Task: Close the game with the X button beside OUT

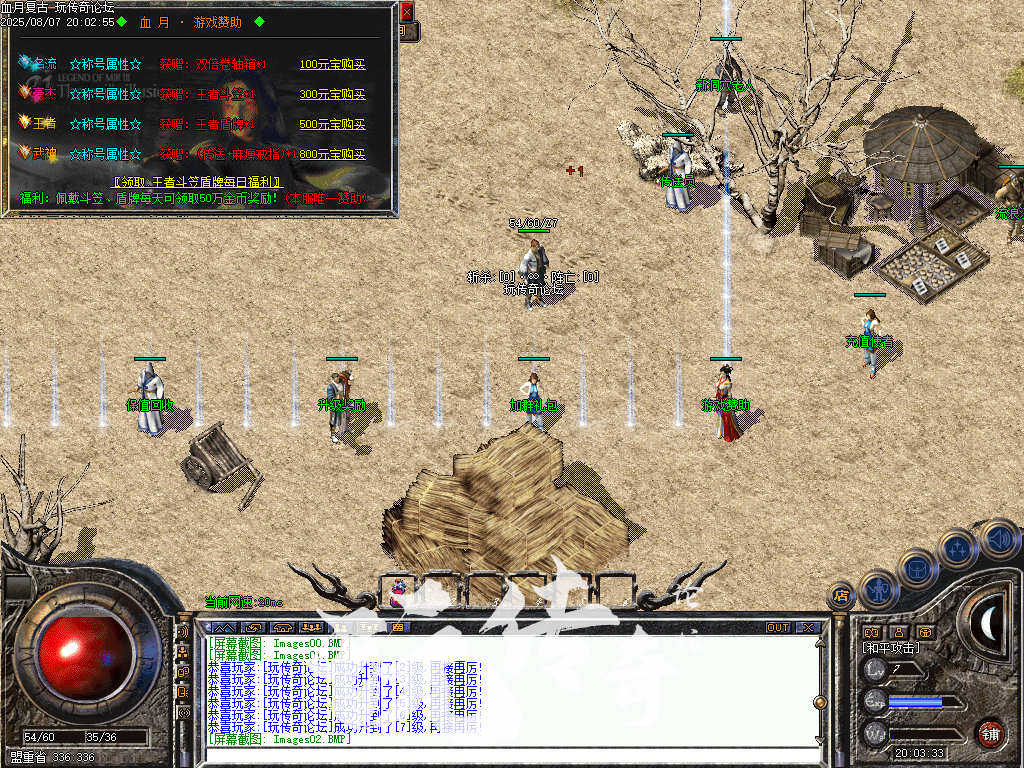Action: tap(808, 628)
